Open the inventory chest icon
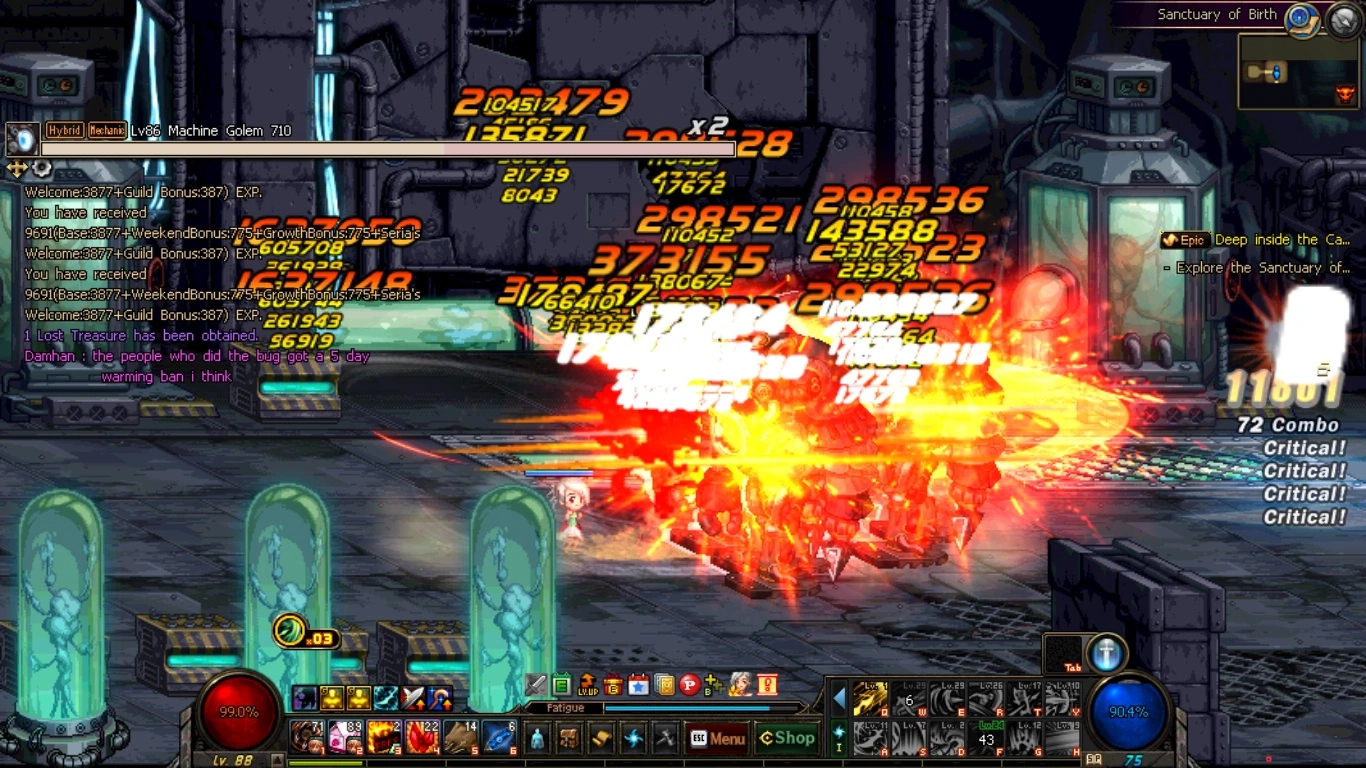Screen dimensions: 1366x768 click(569, 739)
